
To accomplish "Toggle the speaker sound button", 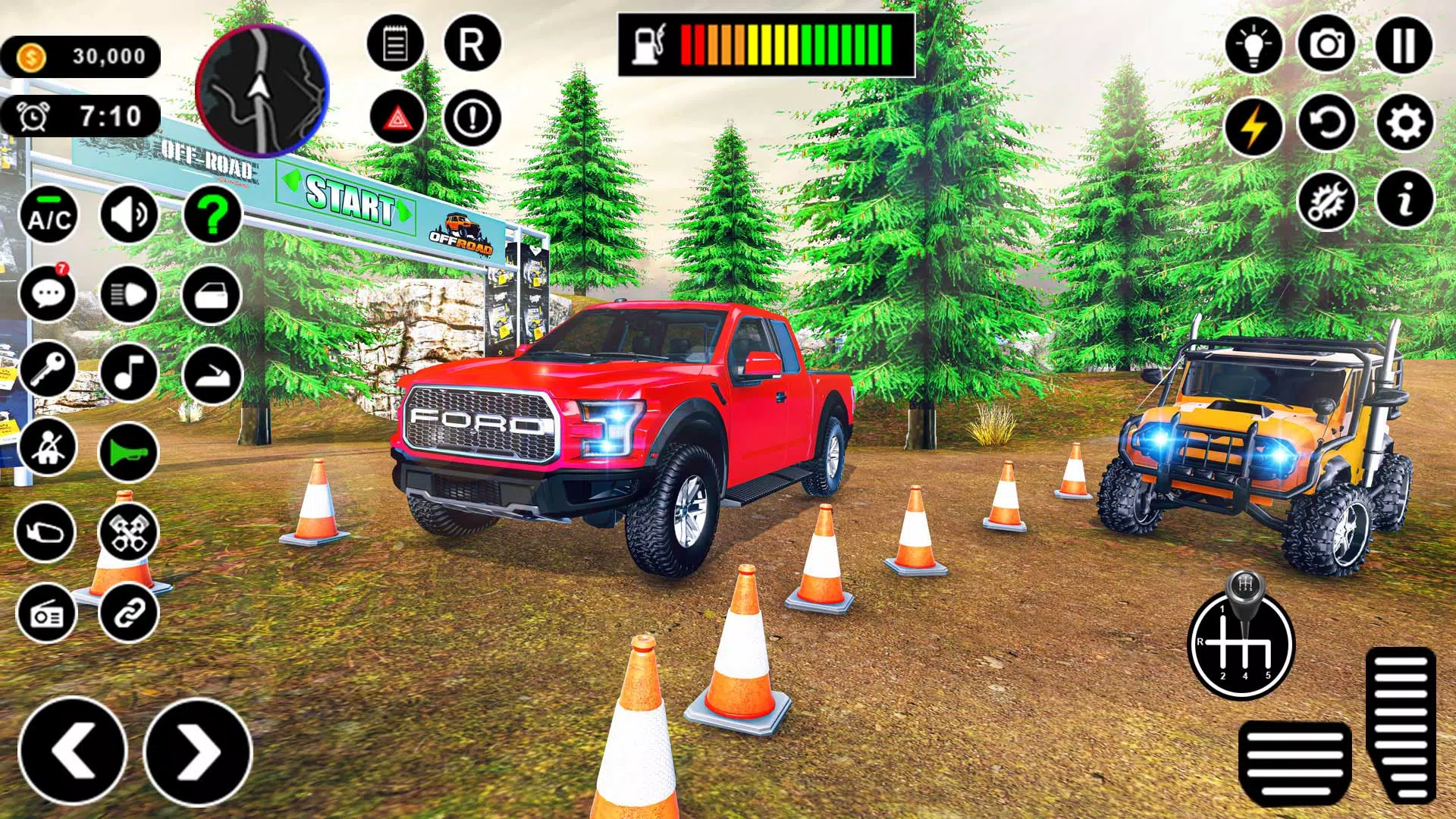I will [129, 215].
